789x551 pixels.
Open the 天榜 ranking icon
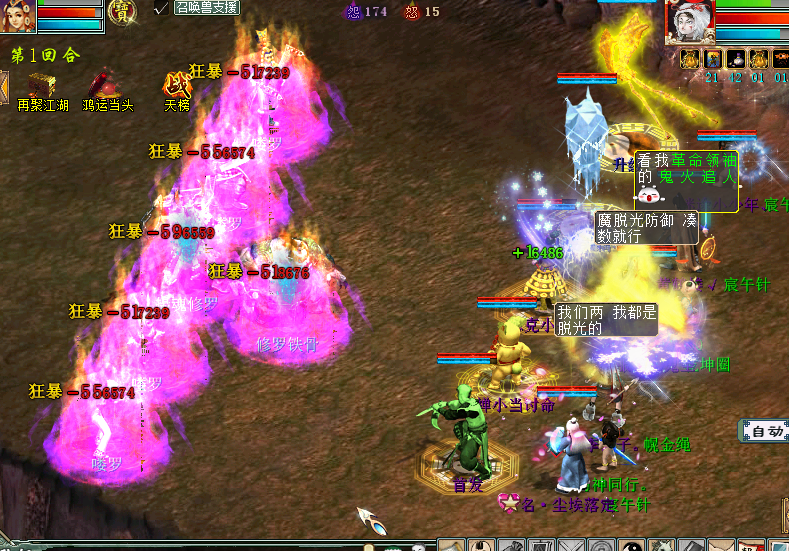pyautogui.click(x=177, y=84)
